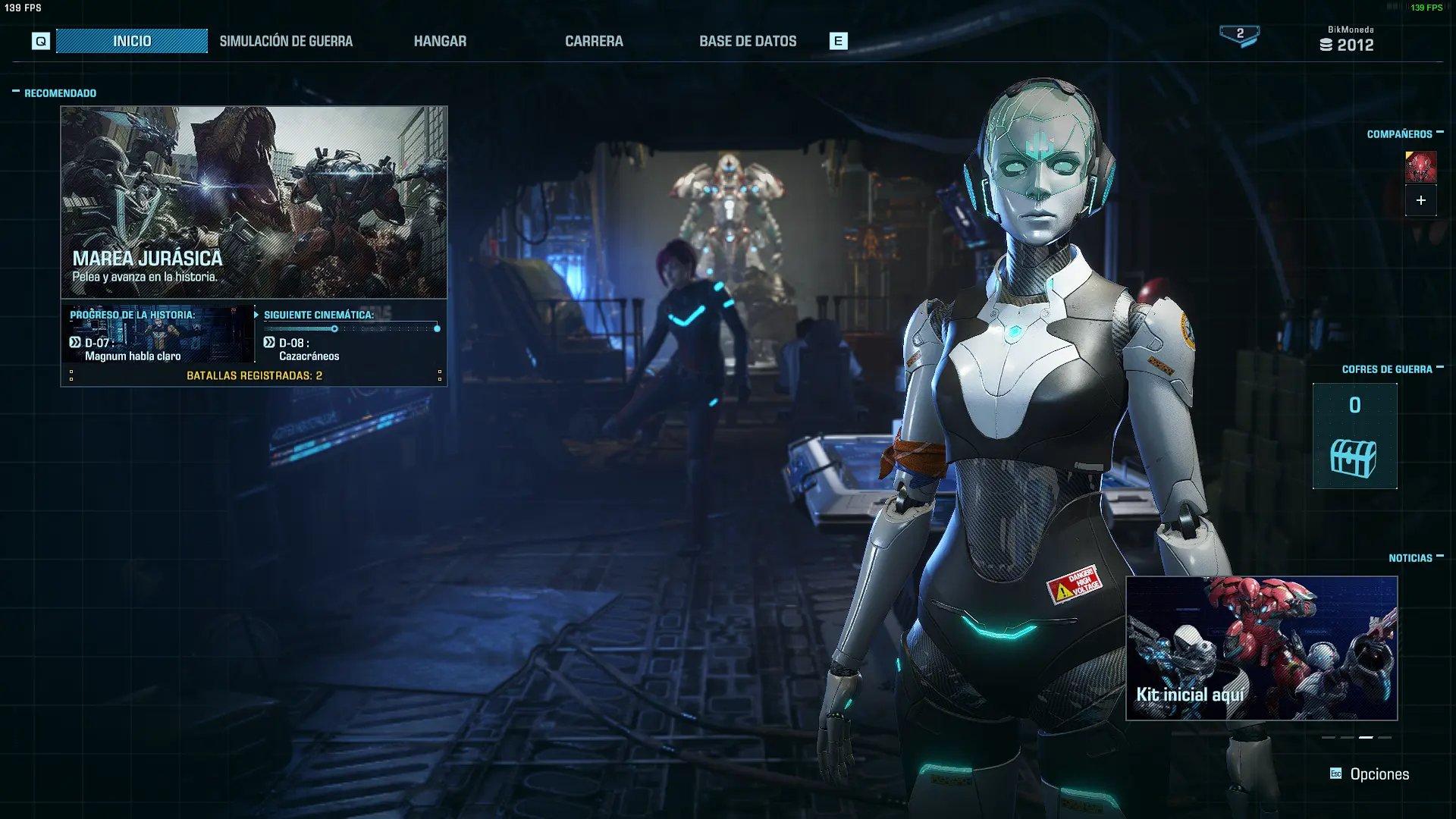The height and width of the screenshot is (819, 1456).
Task: Open the Simulación de Guerra tab
Action: [x=286, y=41]
